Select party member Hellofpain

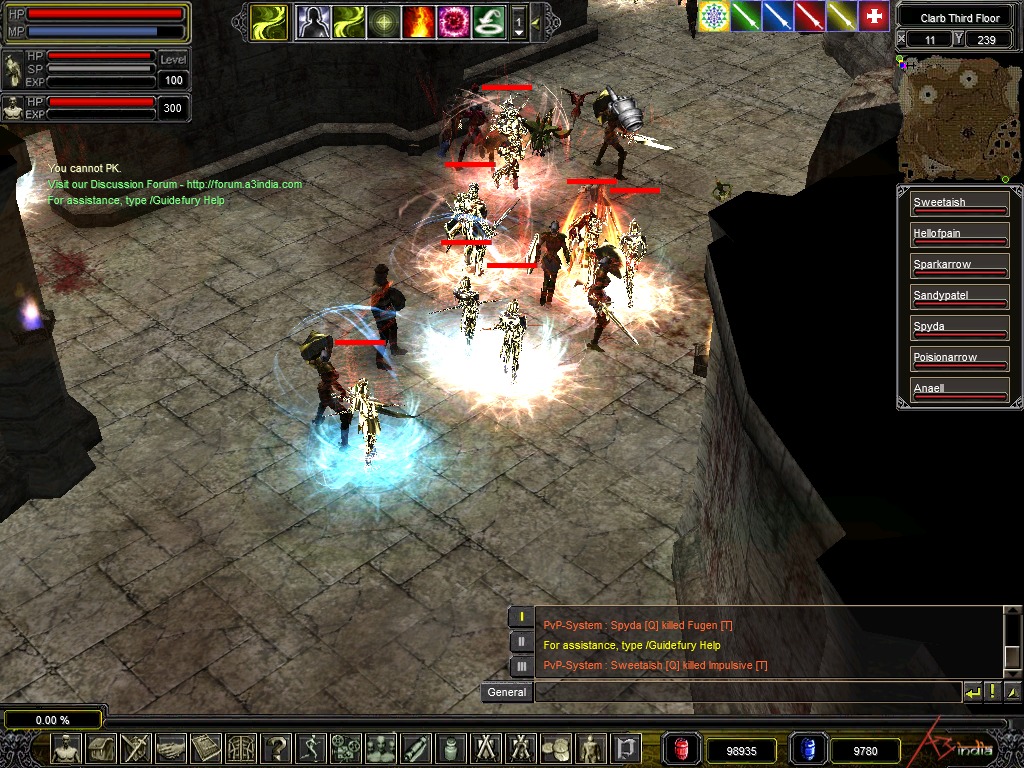(x=958, y=234)
